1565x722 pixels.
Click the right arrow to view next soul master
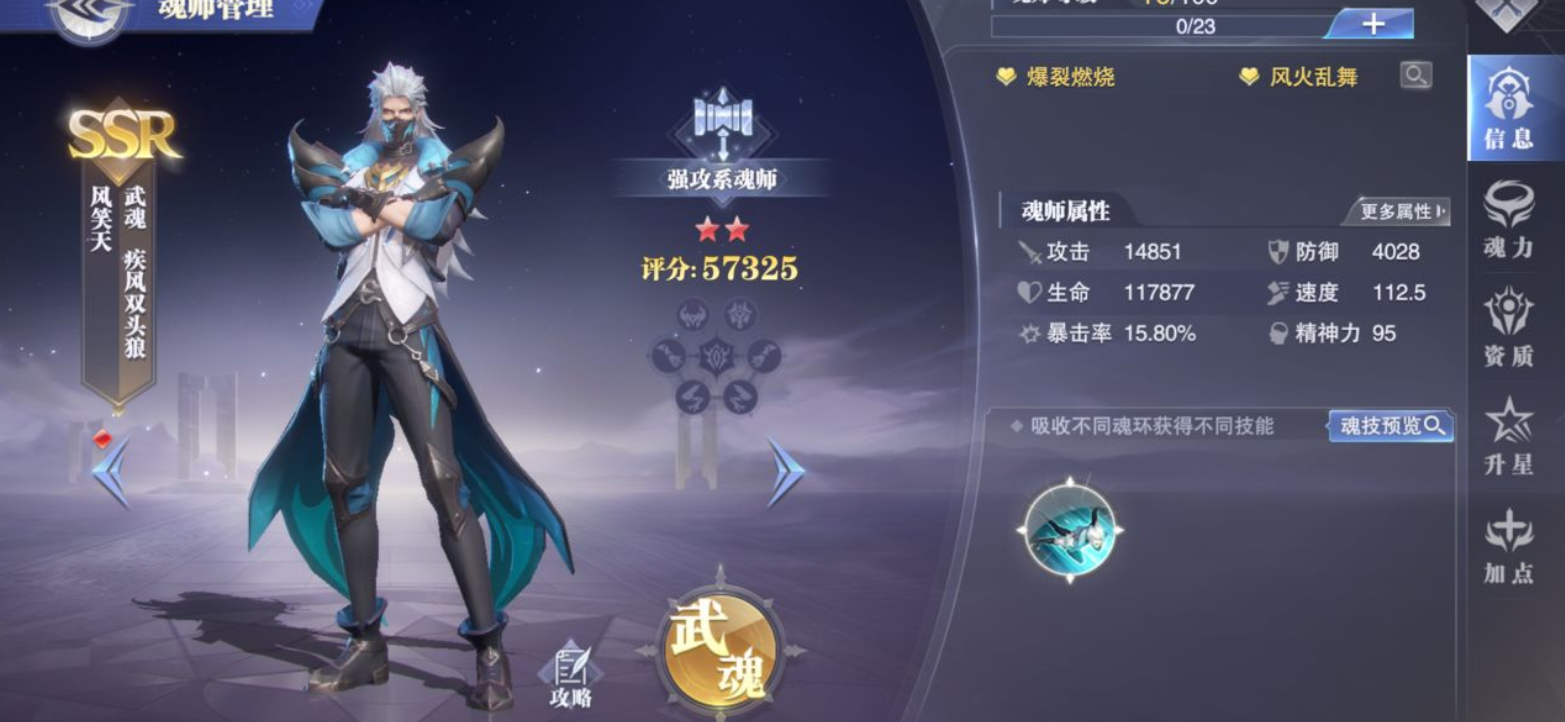point(786,469)
